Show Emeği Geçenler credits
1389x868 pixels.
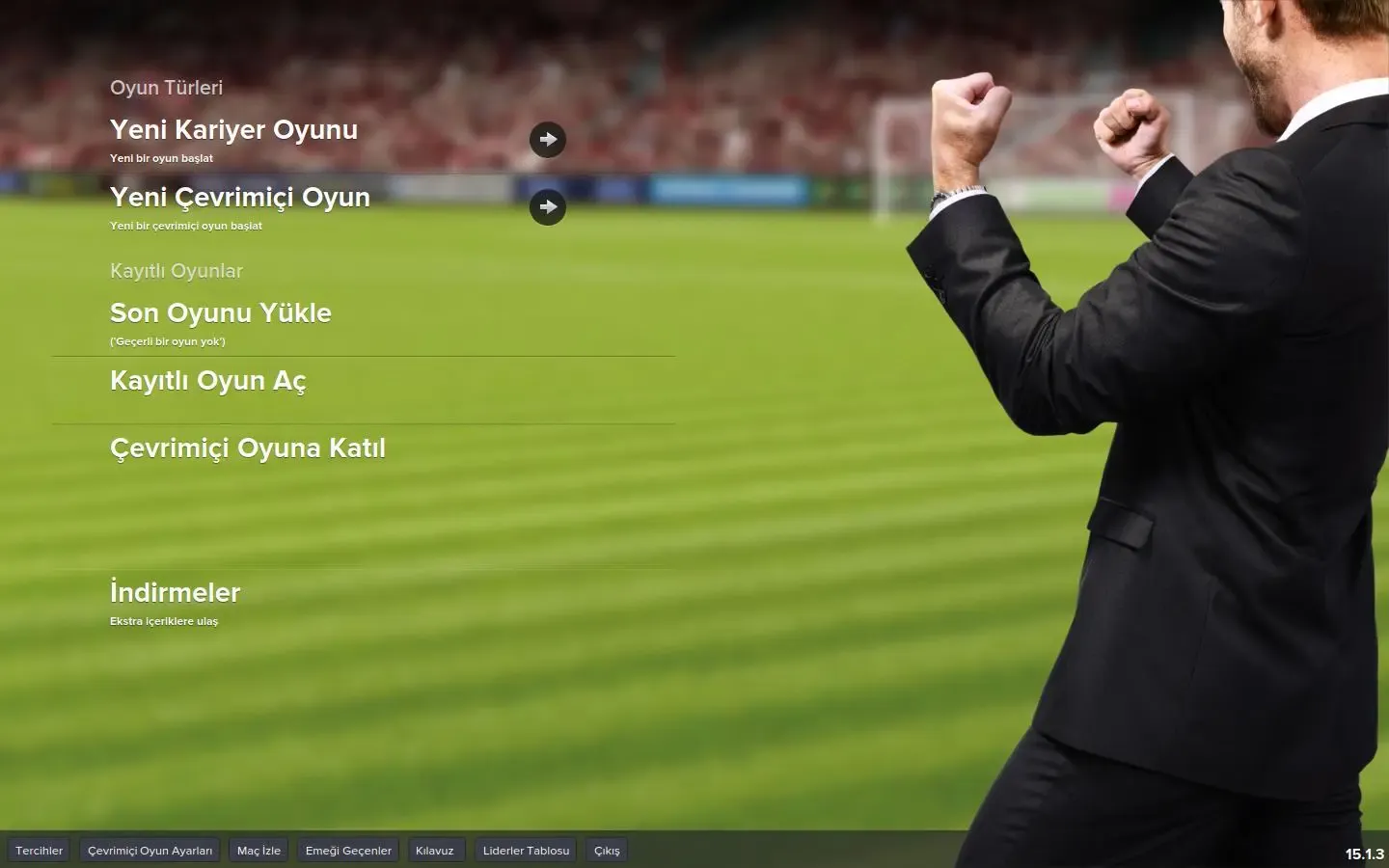348,851
